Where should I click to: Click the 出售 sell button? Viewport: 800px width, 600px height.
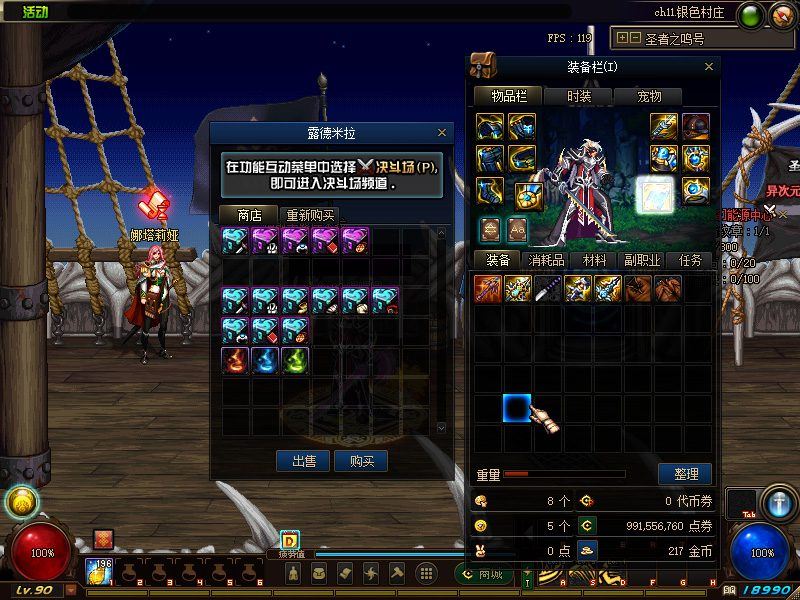pyautogui.click(x=303, y=461)
